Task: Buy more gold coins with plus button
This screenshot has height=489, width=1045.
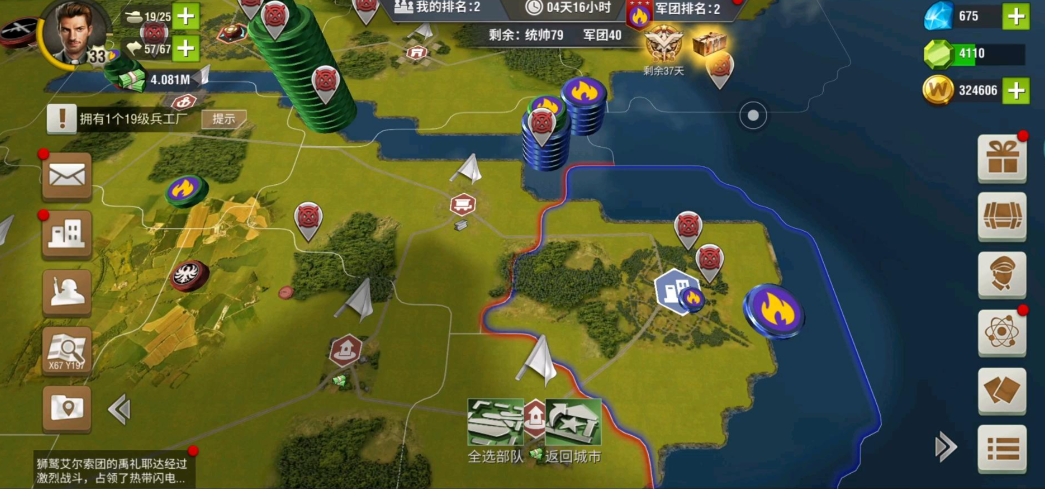Action: tap(1016, 90)
